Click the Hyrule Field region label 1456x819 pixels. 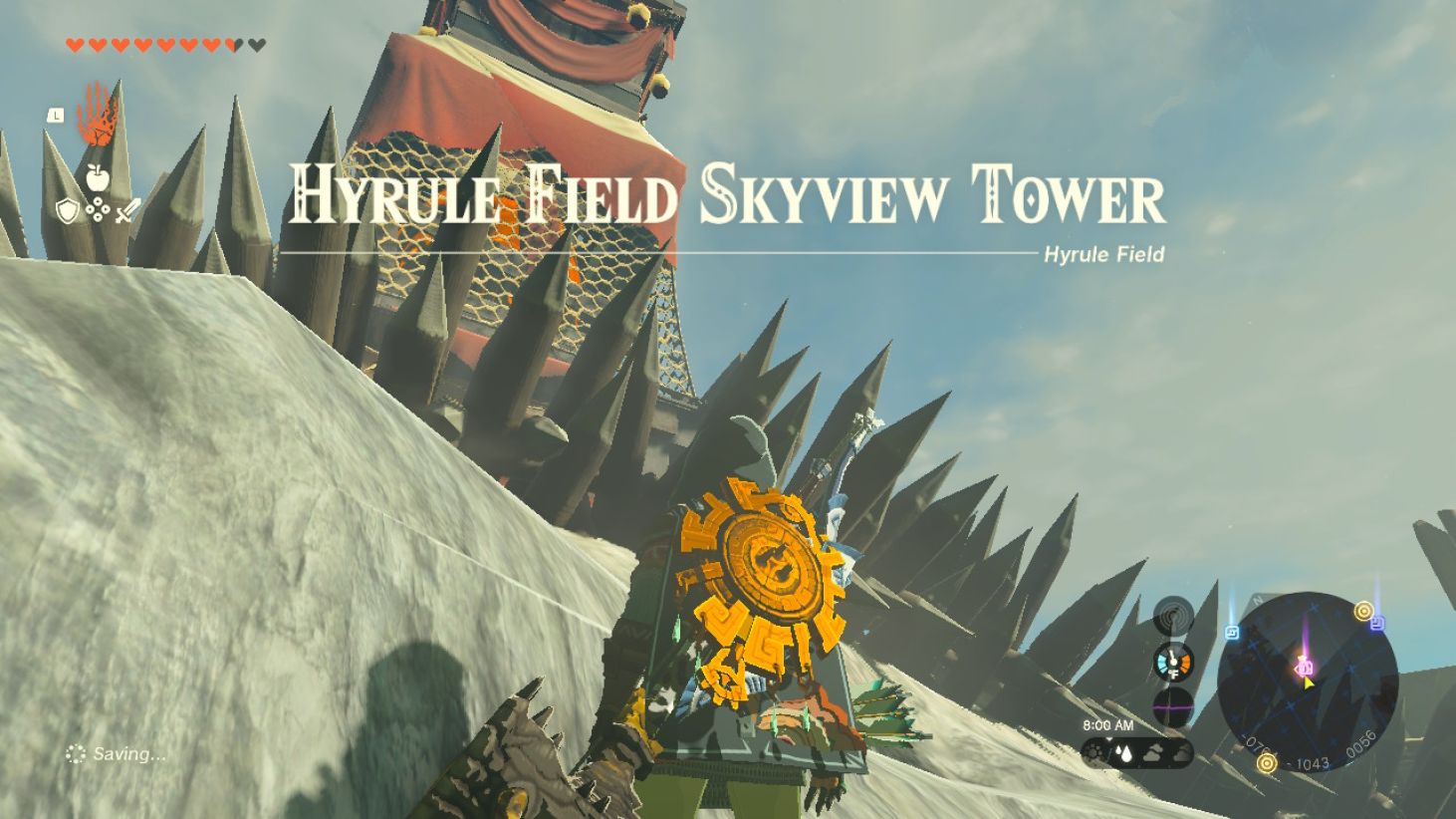tap(1103, 255)
